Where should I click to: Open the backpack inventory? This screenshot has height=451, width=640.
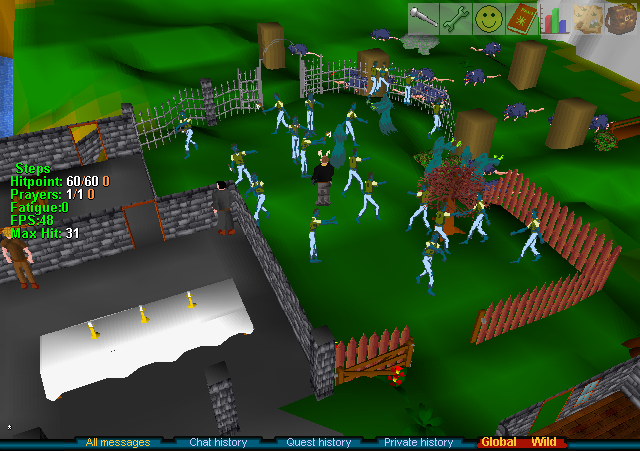pyautogui.click(x=620, y=18)
